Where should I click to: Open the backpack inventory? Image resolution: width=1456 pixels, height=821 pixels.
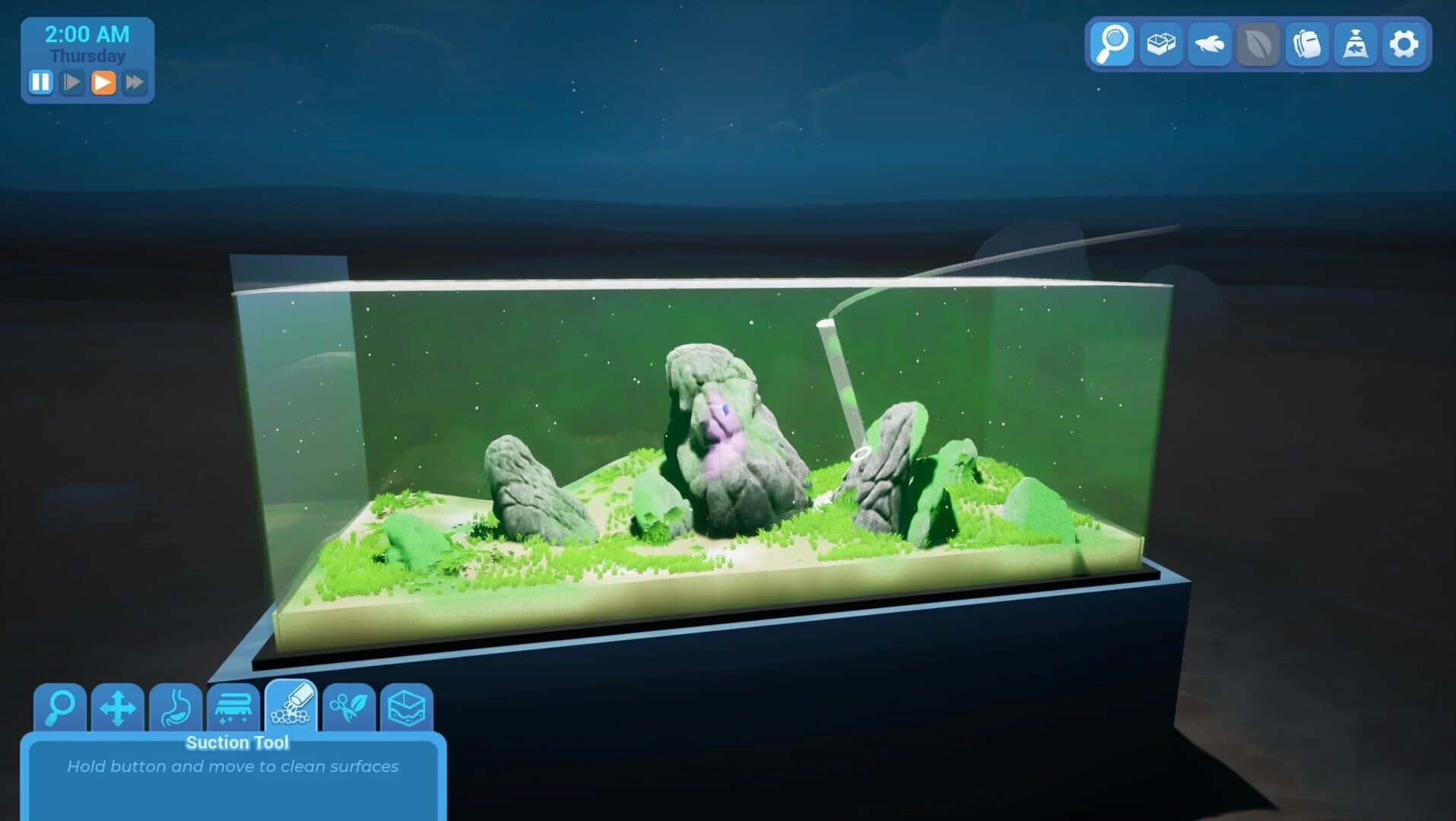pos(1305,44)
